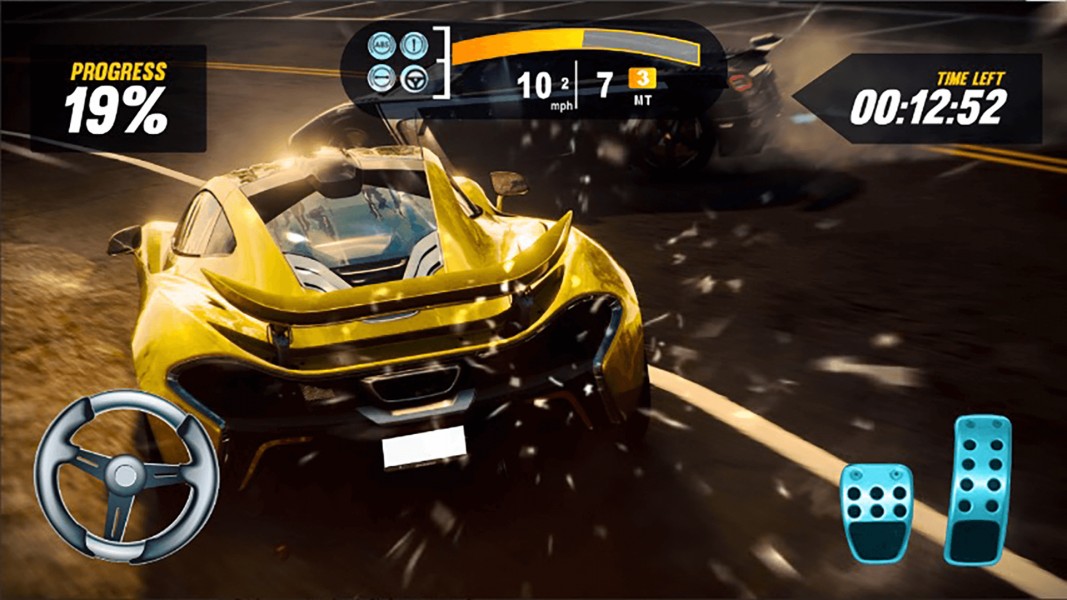The image size is (1067, 600).
Task: Click the exclamation mark warning icon
Action: [x=412, y=45]
